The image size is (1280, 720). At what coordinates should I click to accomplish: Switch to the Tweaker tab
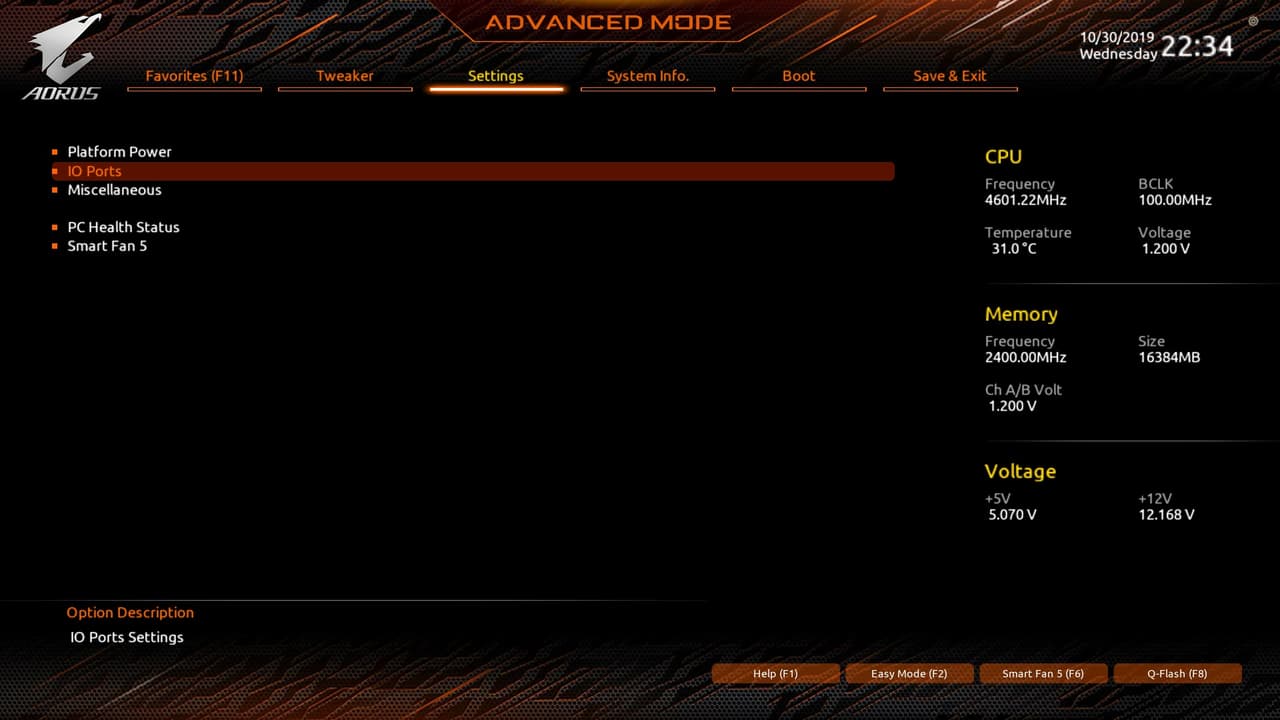coord(345,76)
